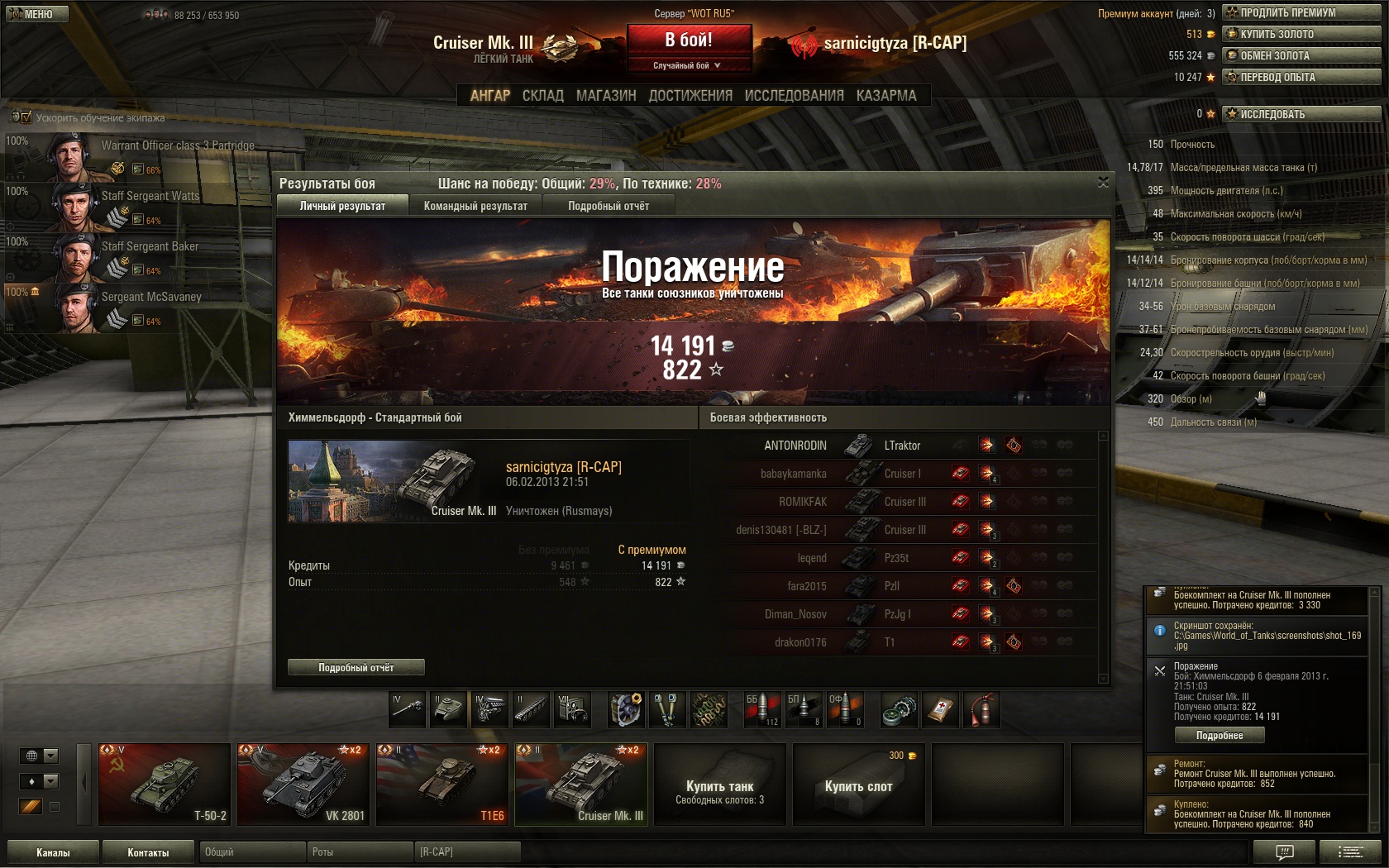Choose the VK 2801 tank

[303, 784]
